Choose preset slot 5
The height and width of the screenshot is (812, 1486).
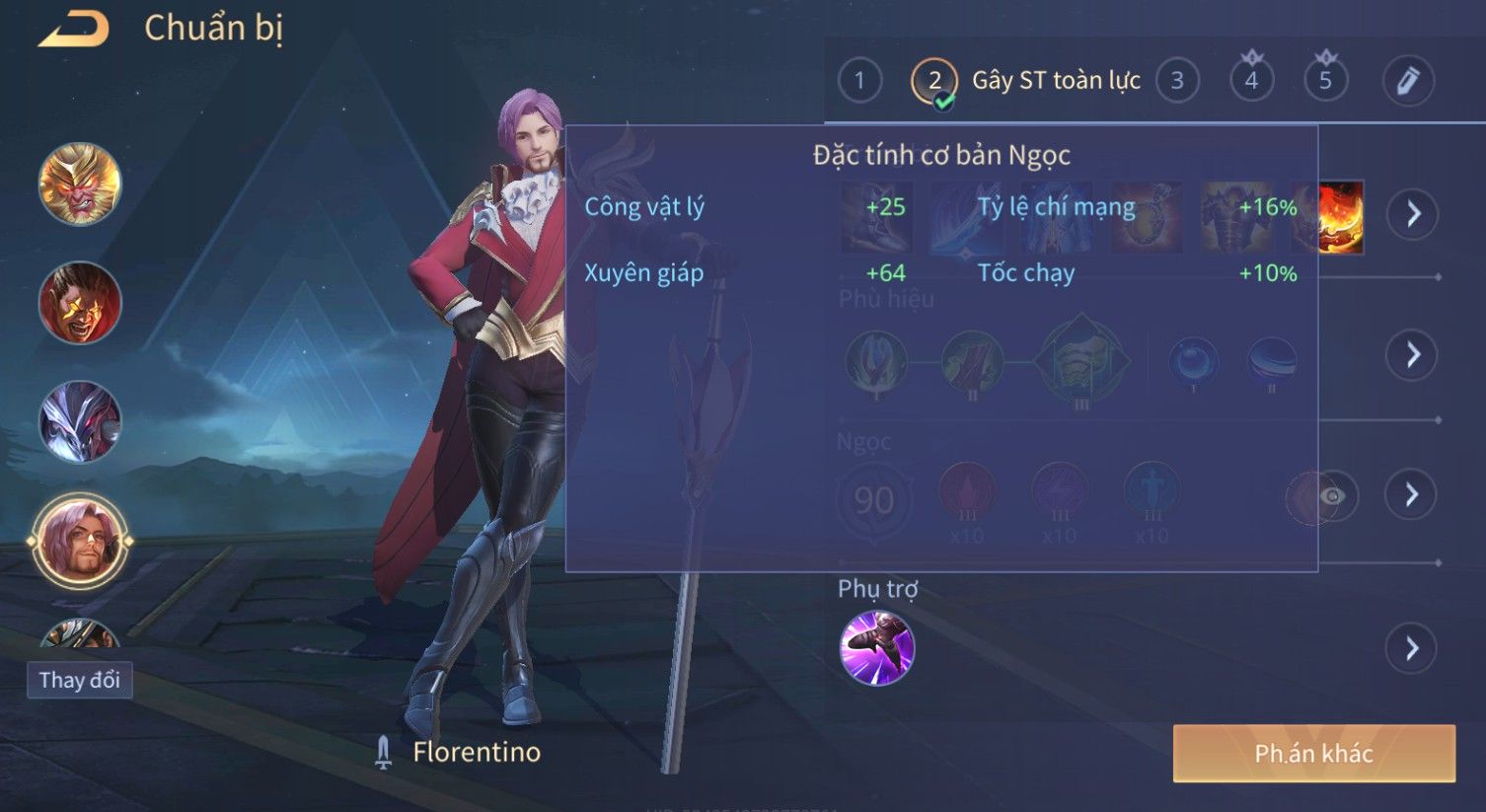[x=1325, y=80]
